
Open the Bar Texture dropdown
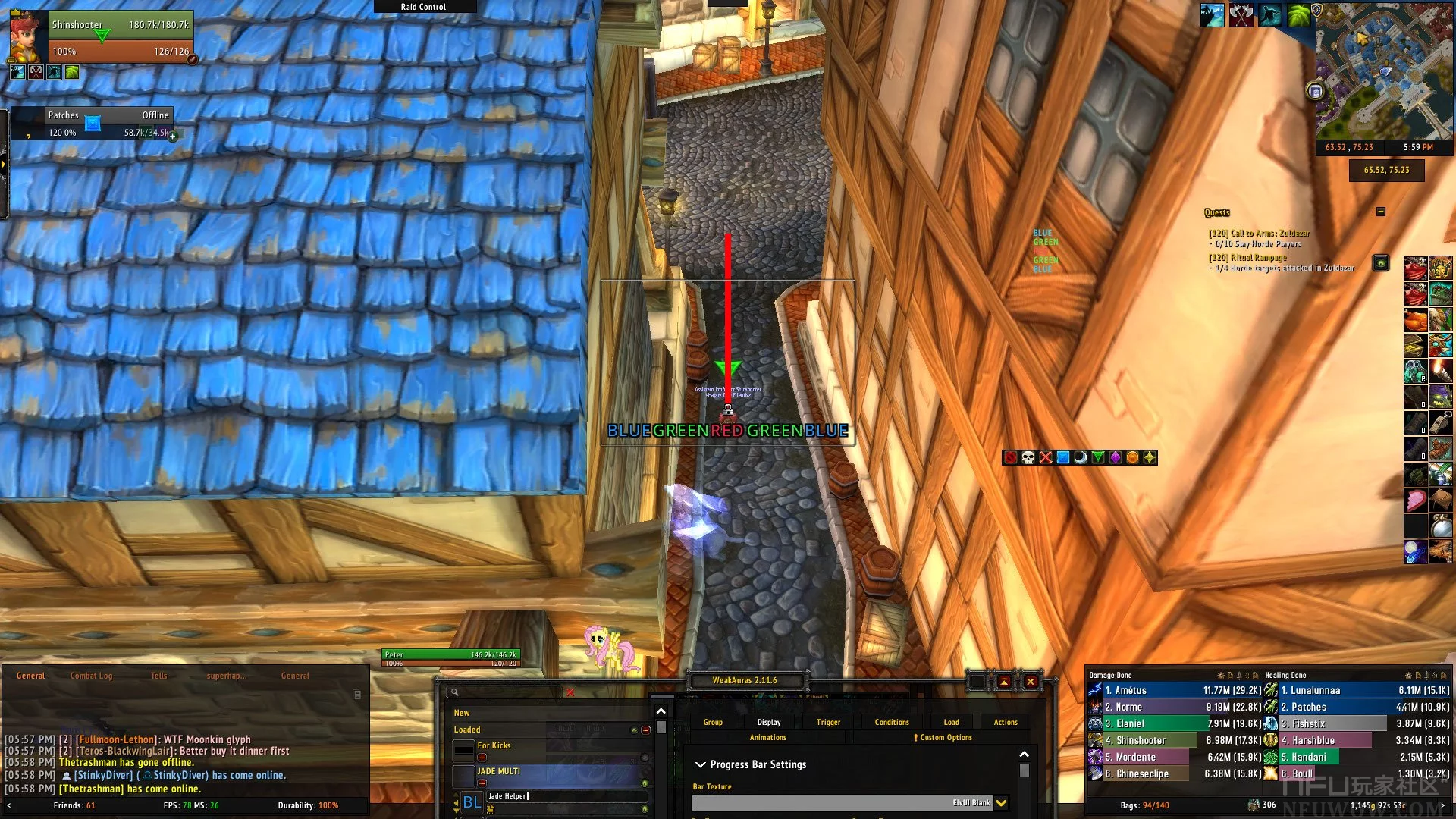(1001, 803)
